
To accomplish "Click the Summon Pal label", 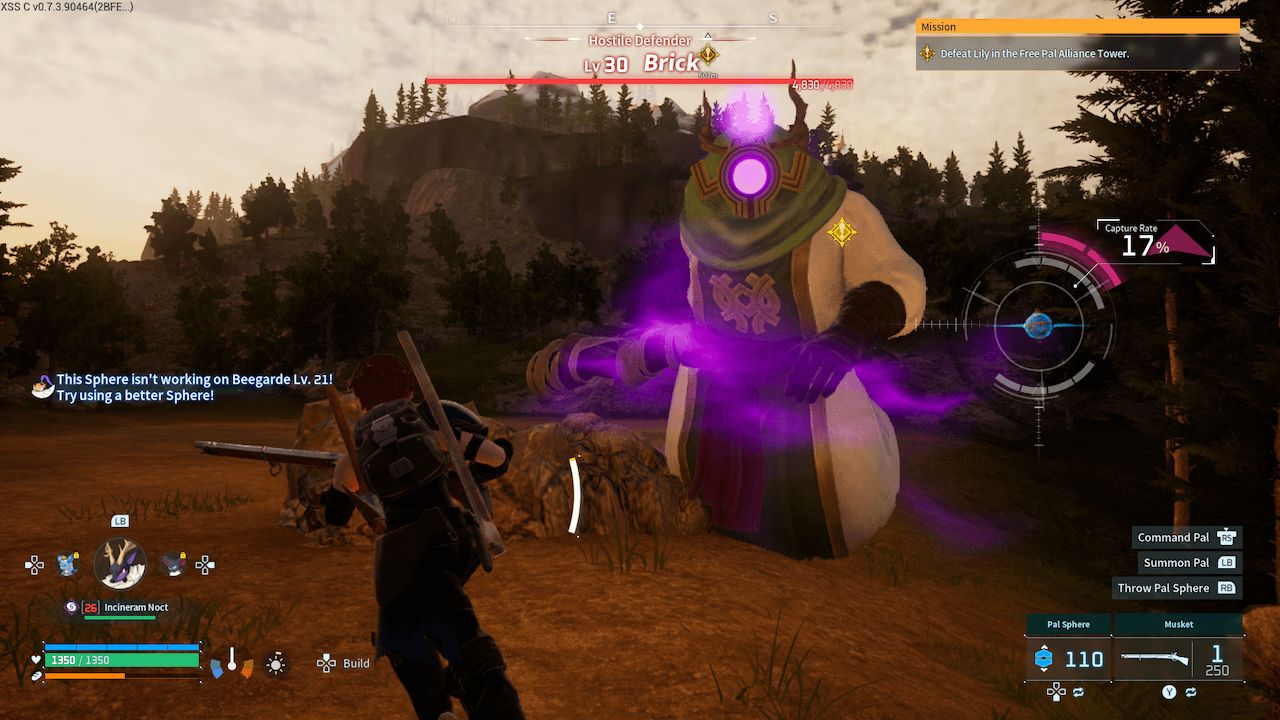I will pos(1176,563).
